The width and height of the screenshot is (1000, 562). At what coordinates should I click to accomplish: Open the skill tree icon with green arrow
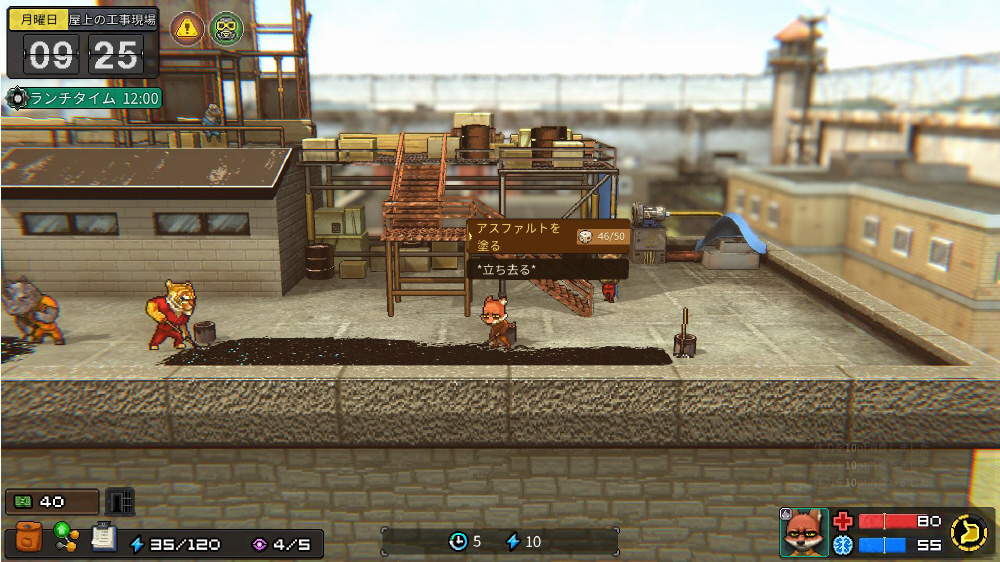point(66,538)
